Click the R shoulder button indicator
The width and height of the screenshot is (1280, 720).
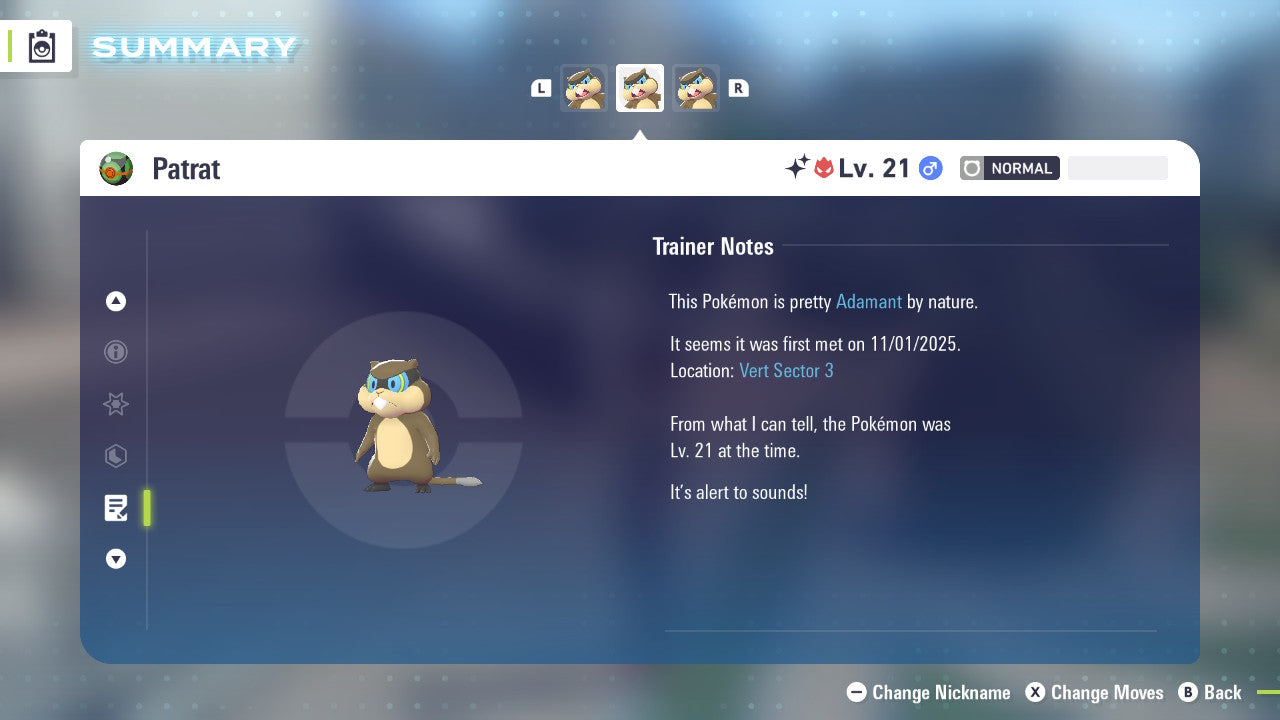point(738,87)
